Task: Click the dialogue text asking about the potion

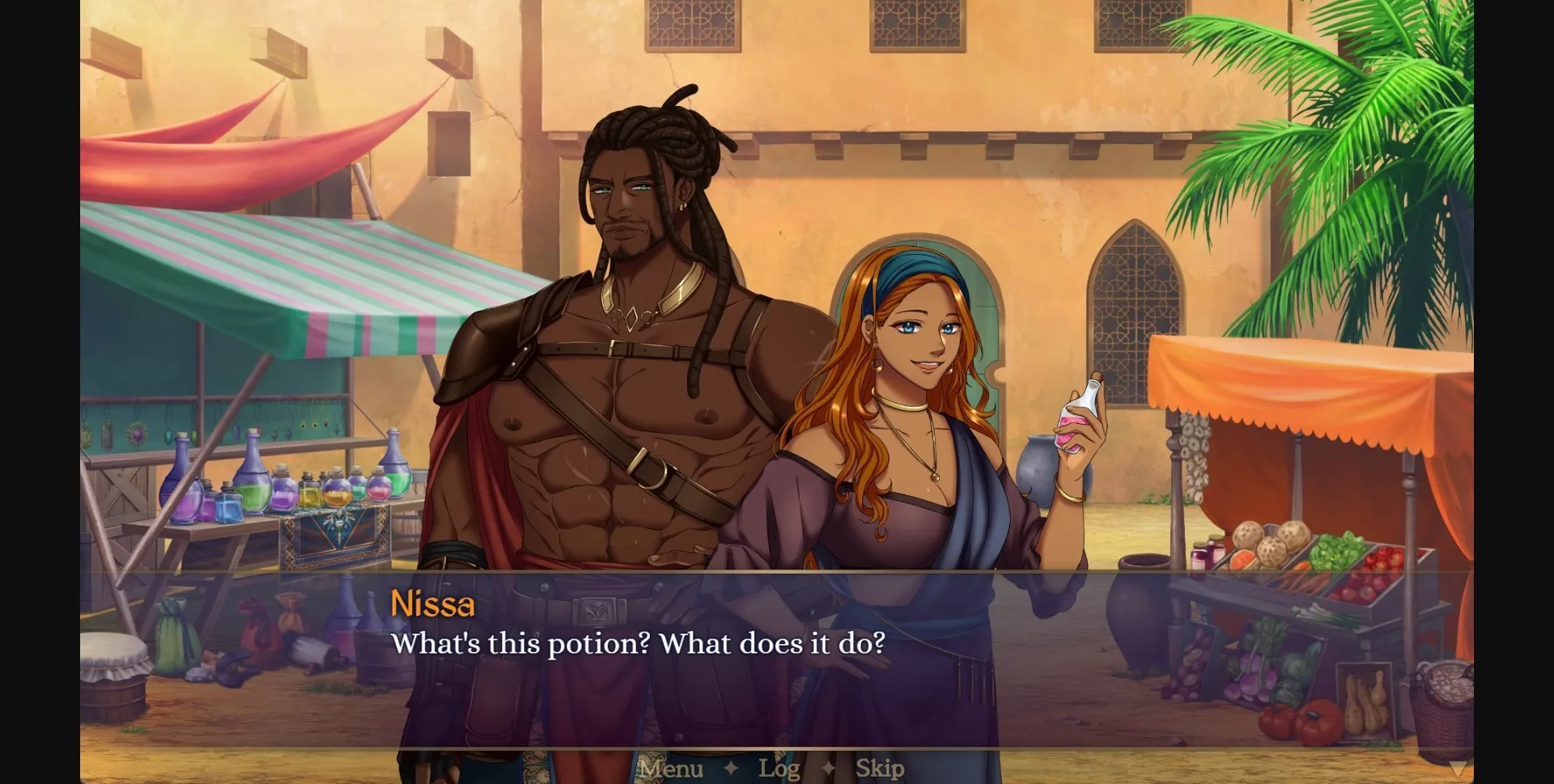Action: point(639,645)
